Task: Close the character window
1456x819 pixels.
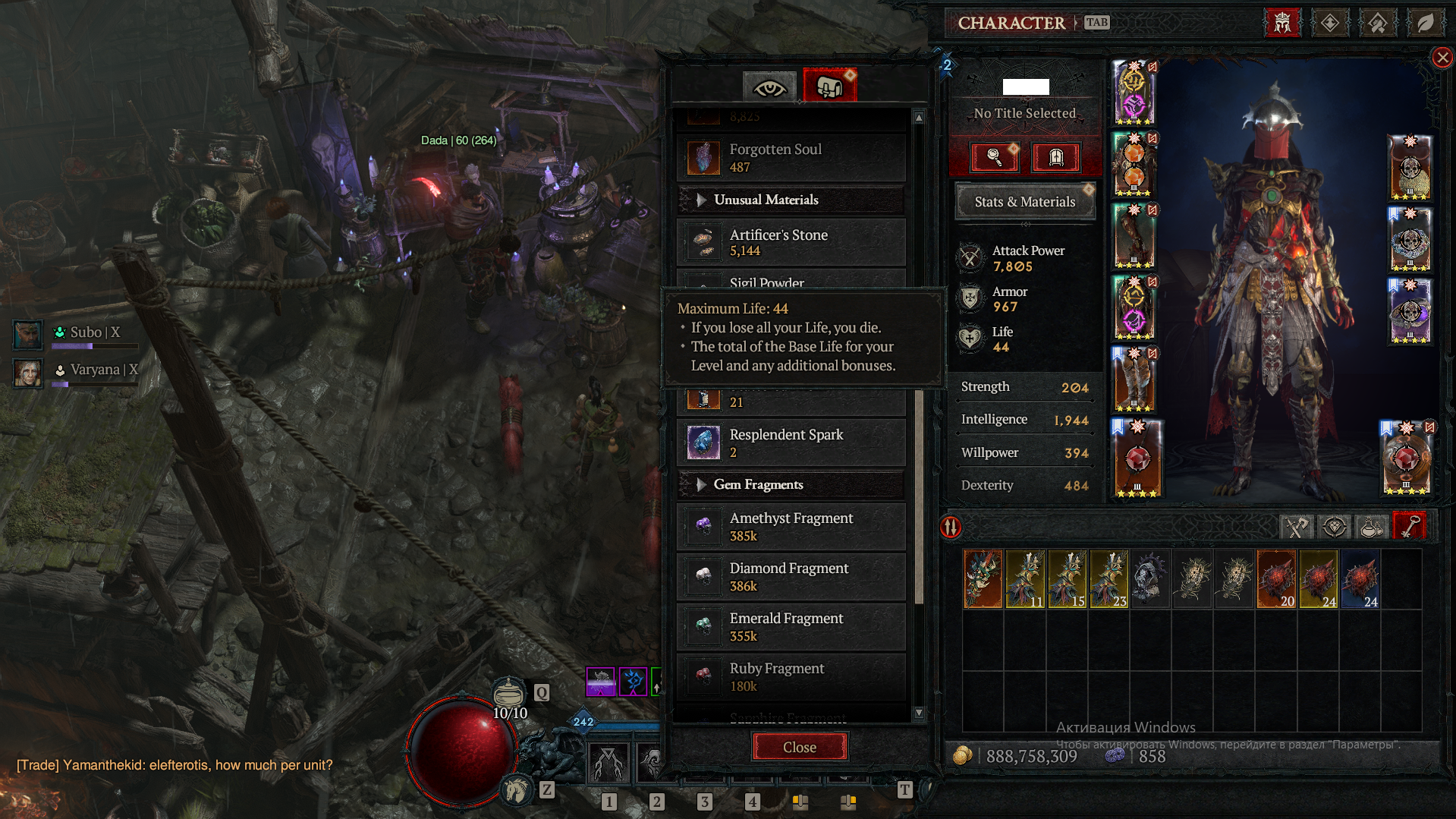Action: [1442, 58]
